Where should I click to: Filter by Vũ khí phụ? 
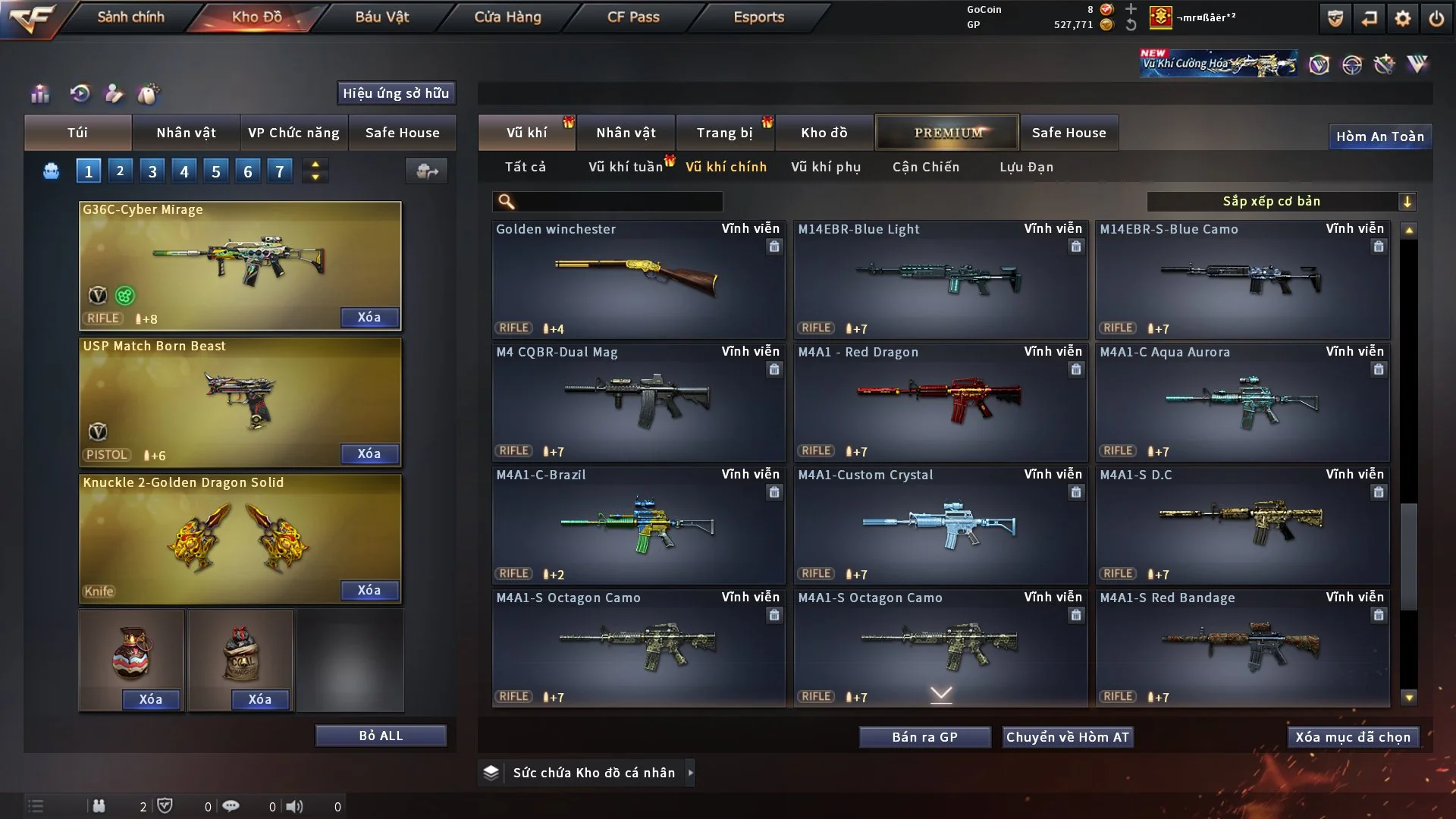pos(826,167)
